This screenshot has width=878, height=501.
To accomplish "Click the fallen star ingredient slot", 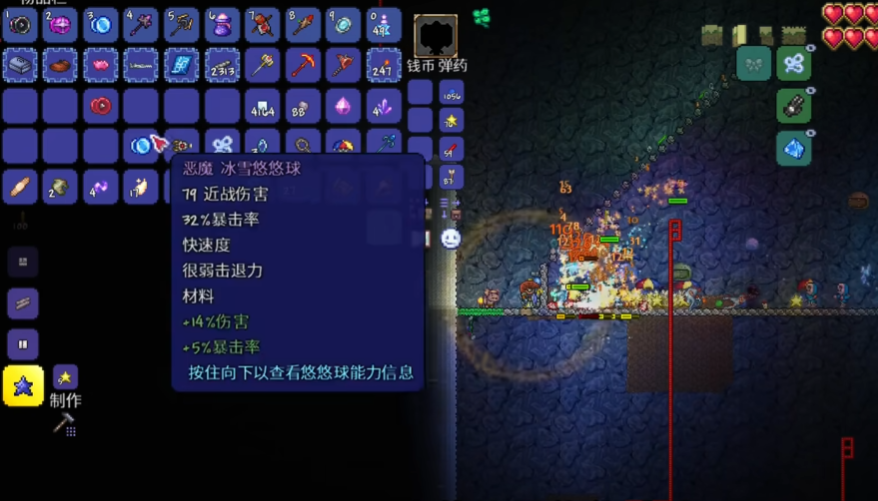I will 66,377.
